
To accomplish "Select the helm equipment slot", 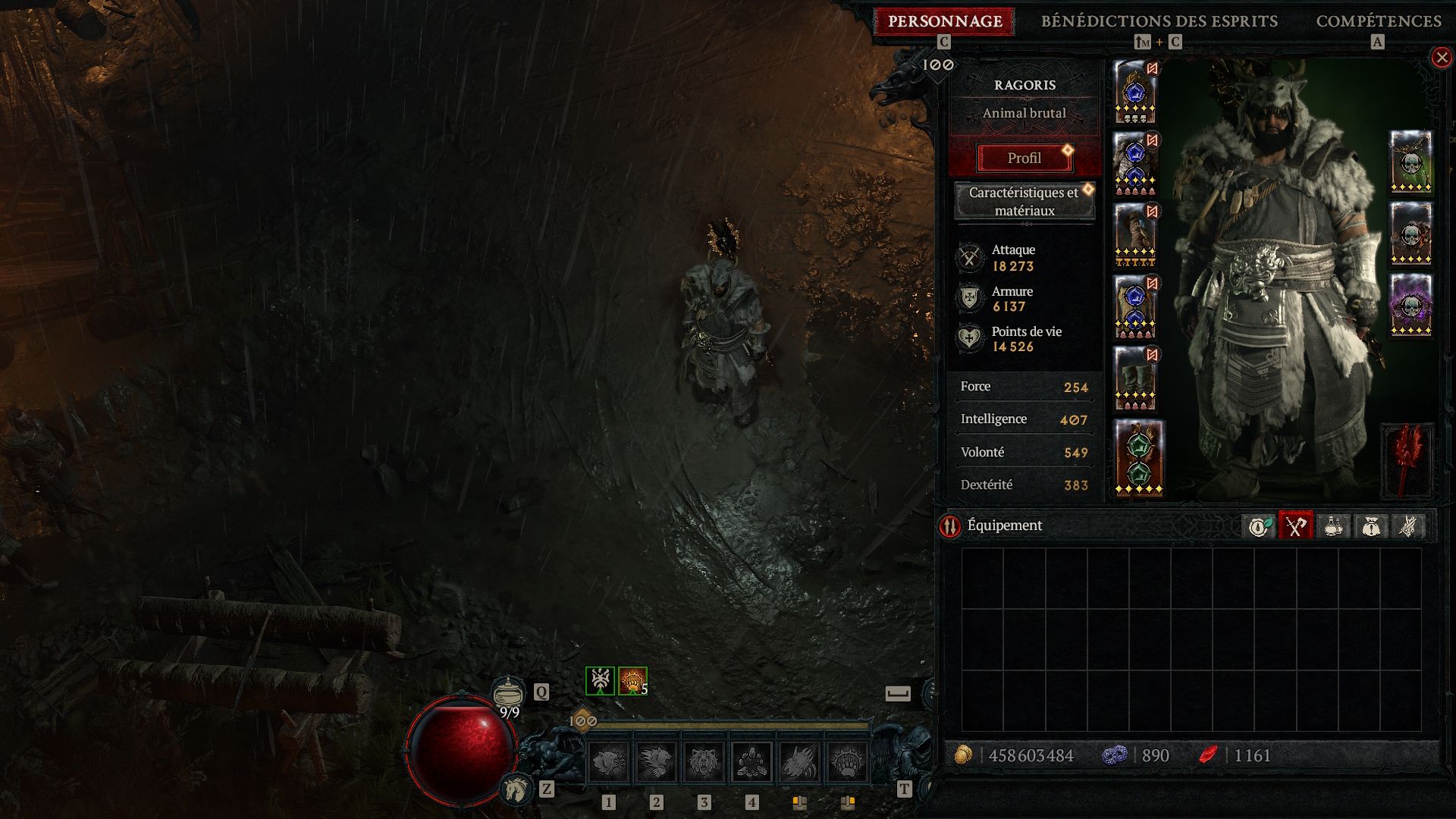I will pyautogui.click(x=1135, y=93).
